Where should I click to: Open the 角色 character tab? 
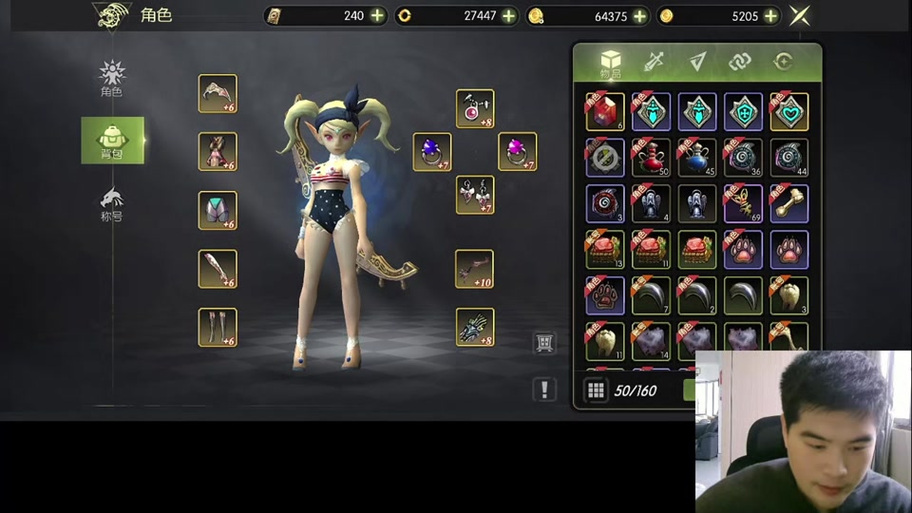pyautogui.click(x=111, y=78)
